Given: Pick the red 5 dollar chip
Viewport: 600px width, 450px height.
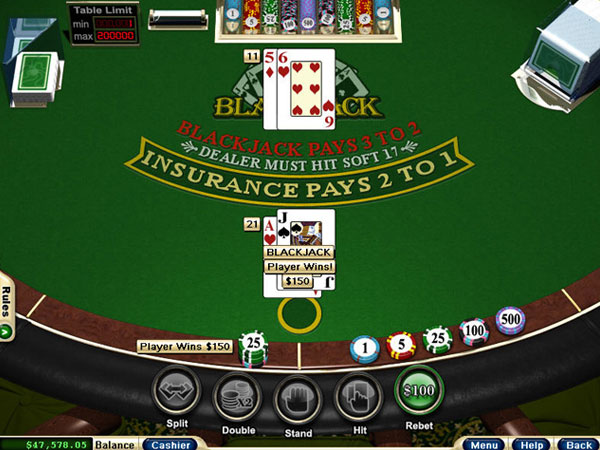Looking at the screenshot, I should click(401, 345).
